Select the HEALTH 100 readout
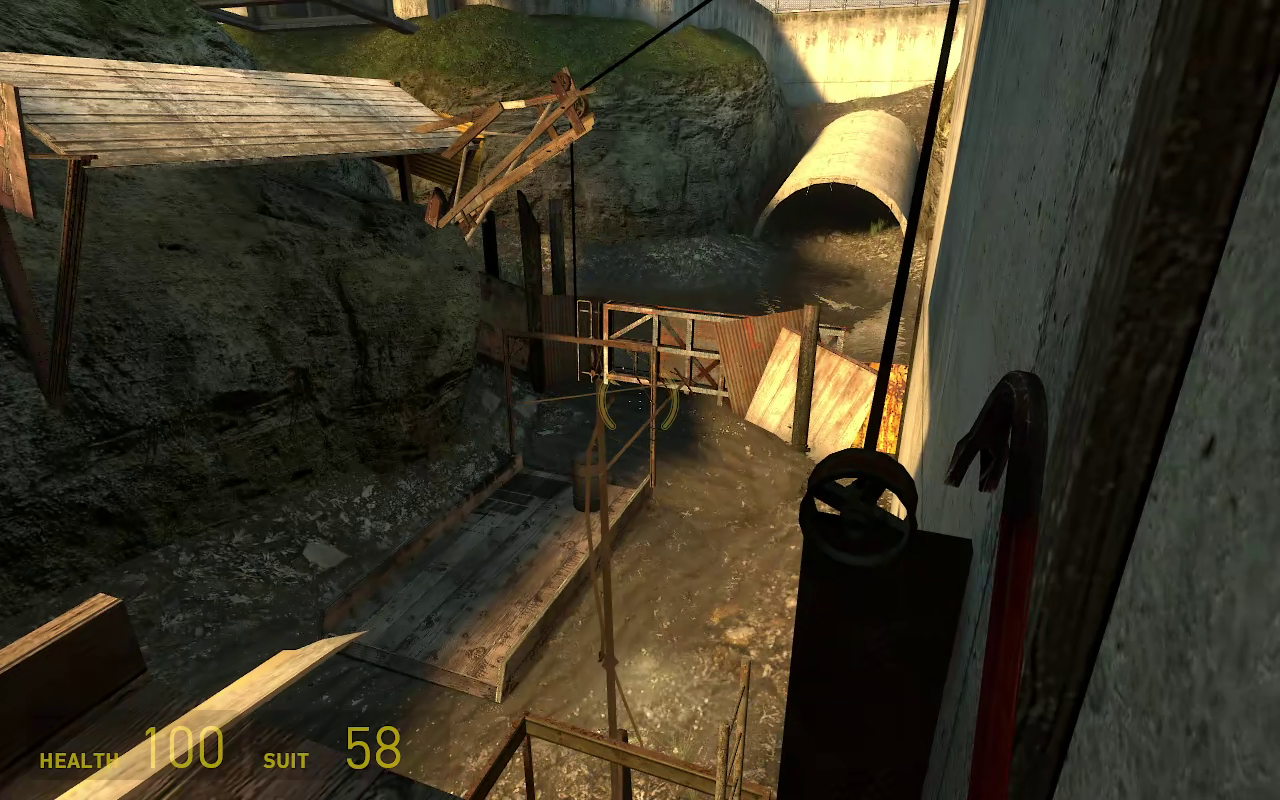 click(x=183, y=747)
